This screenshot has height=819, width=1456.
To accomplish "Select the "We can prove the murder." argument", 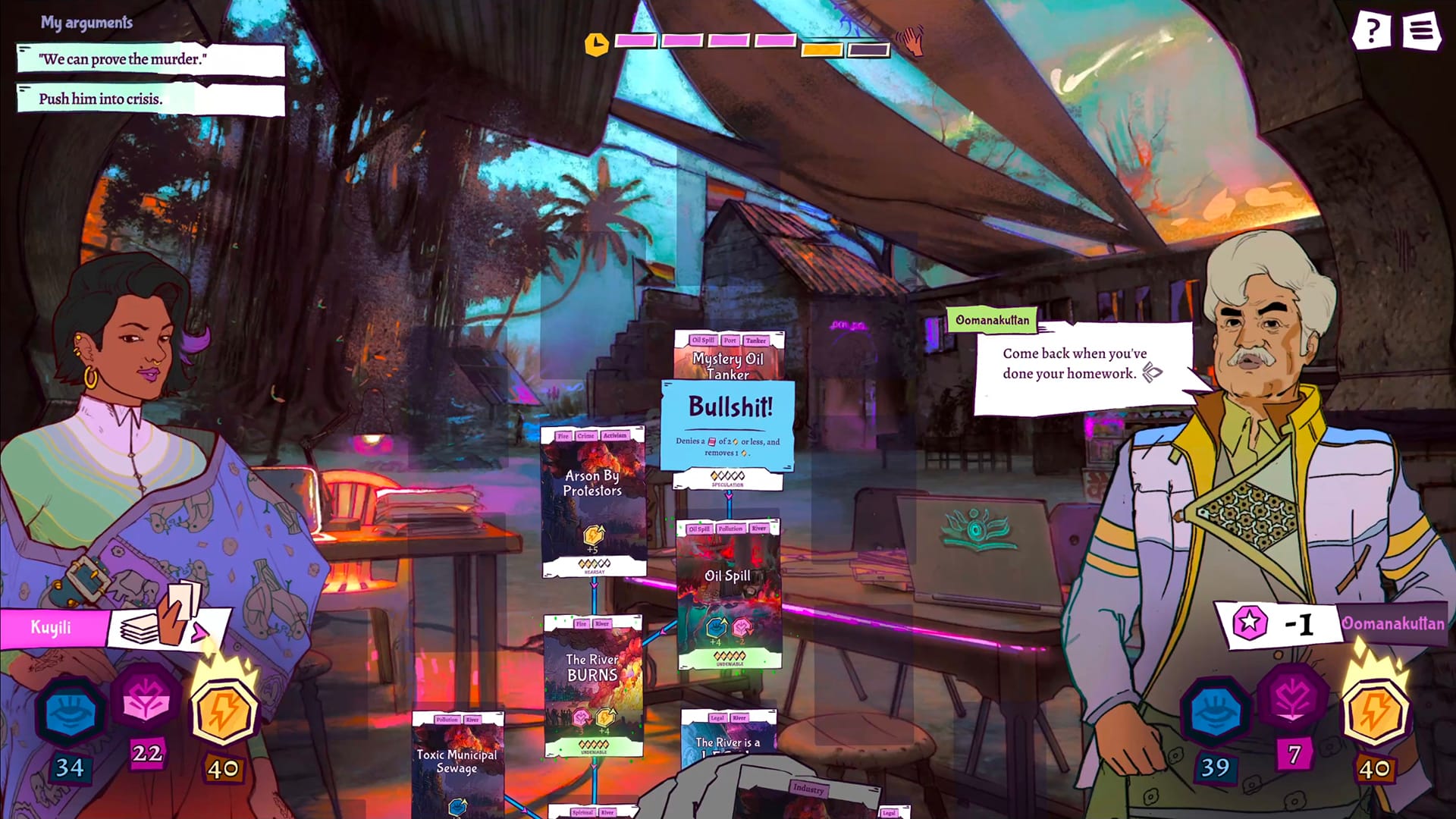I will point(150,60).
